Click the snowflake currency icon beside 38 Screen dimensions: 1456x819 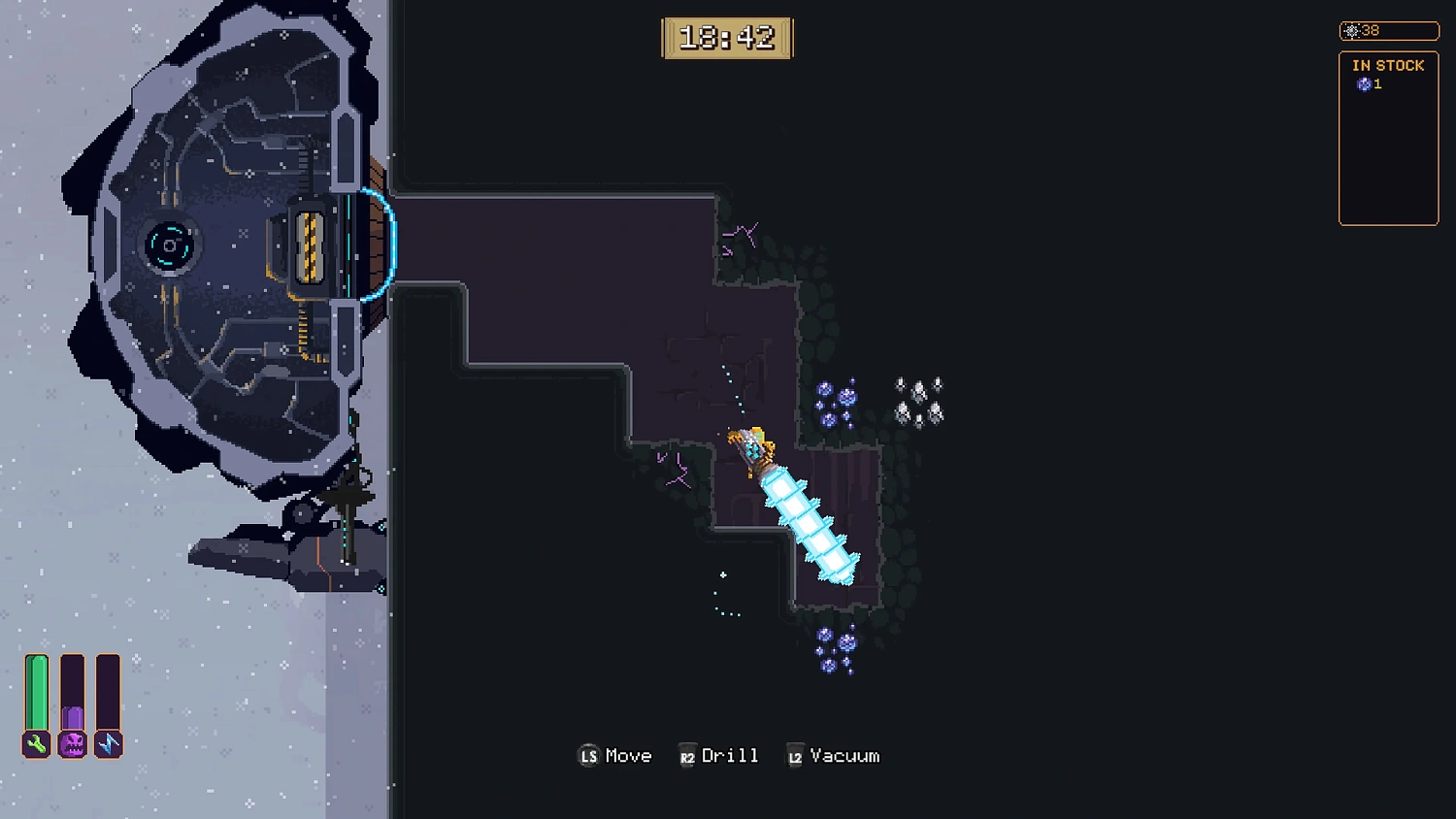1351,30
